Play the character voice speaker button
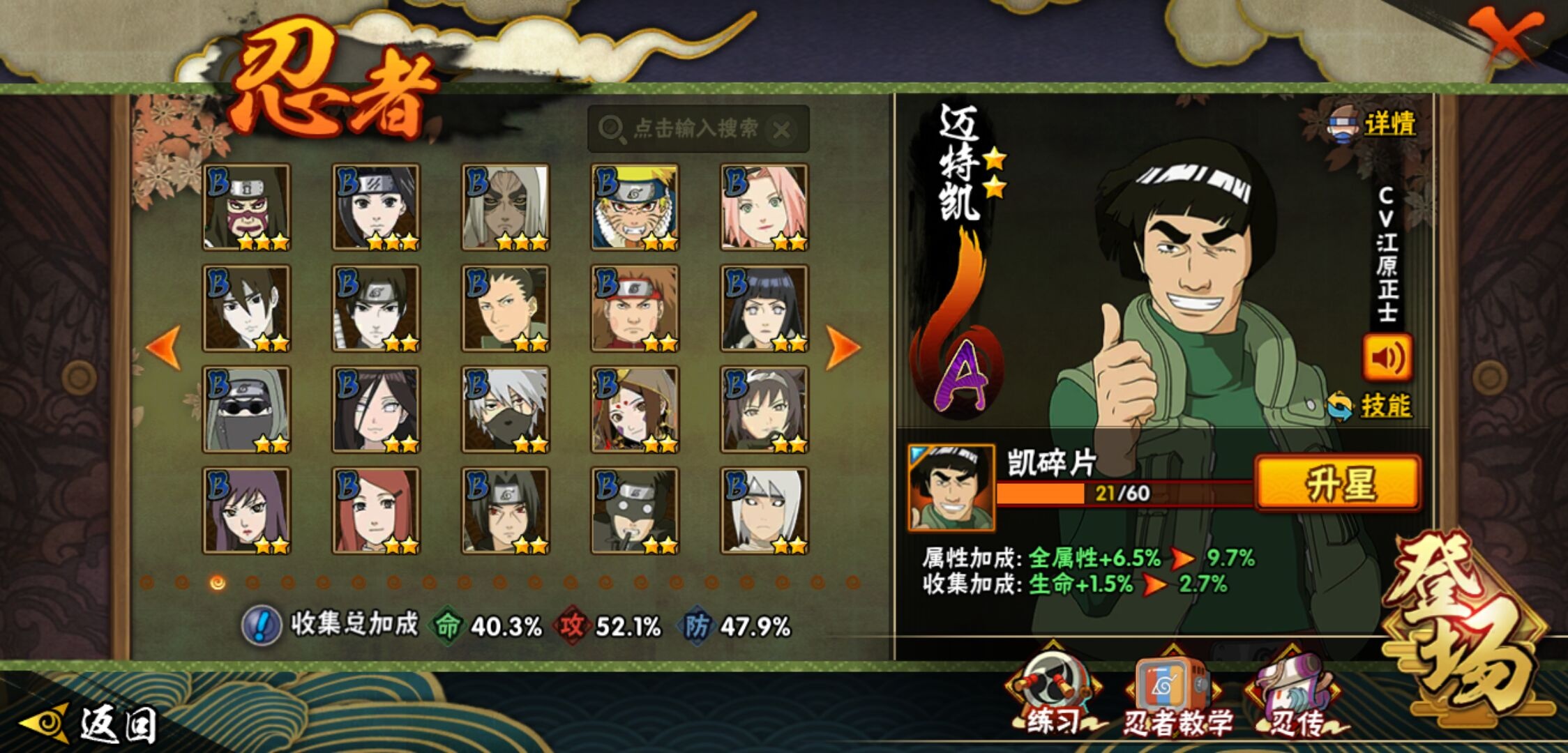The height and width of the screenshot is (753, 1568). (x=1387, y=358)
